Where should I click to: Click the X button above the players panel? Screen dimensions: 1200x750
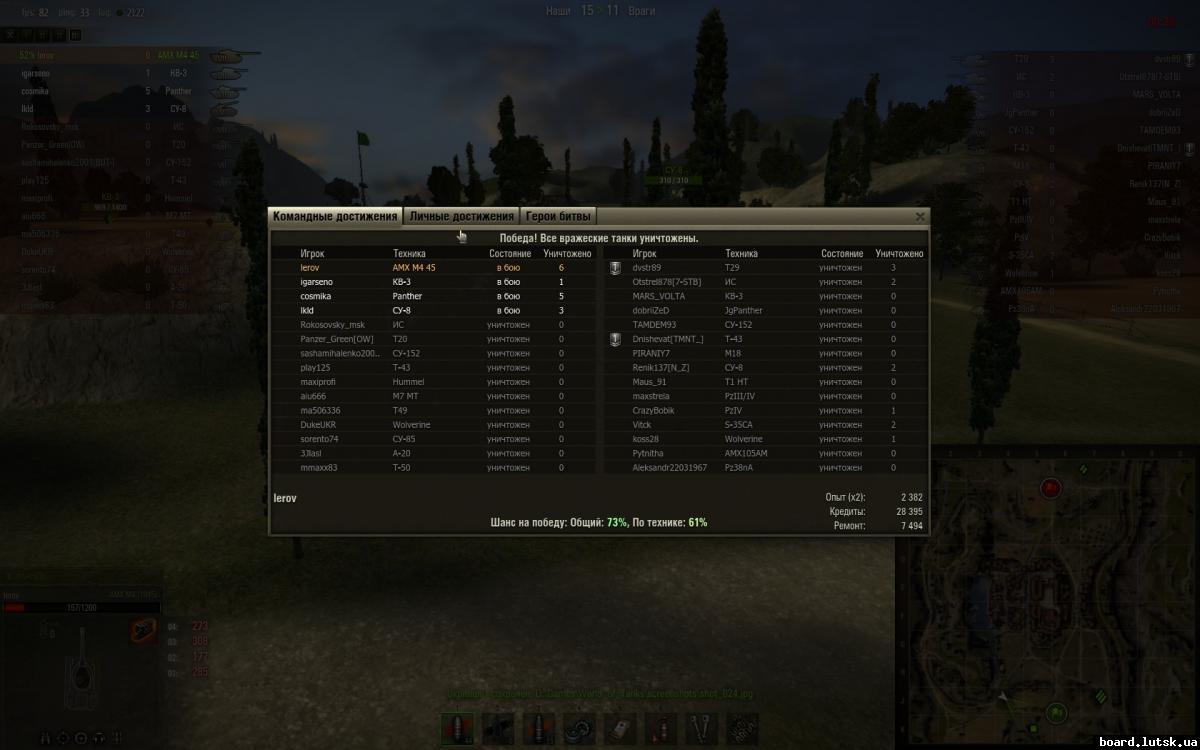pos(11,34)
